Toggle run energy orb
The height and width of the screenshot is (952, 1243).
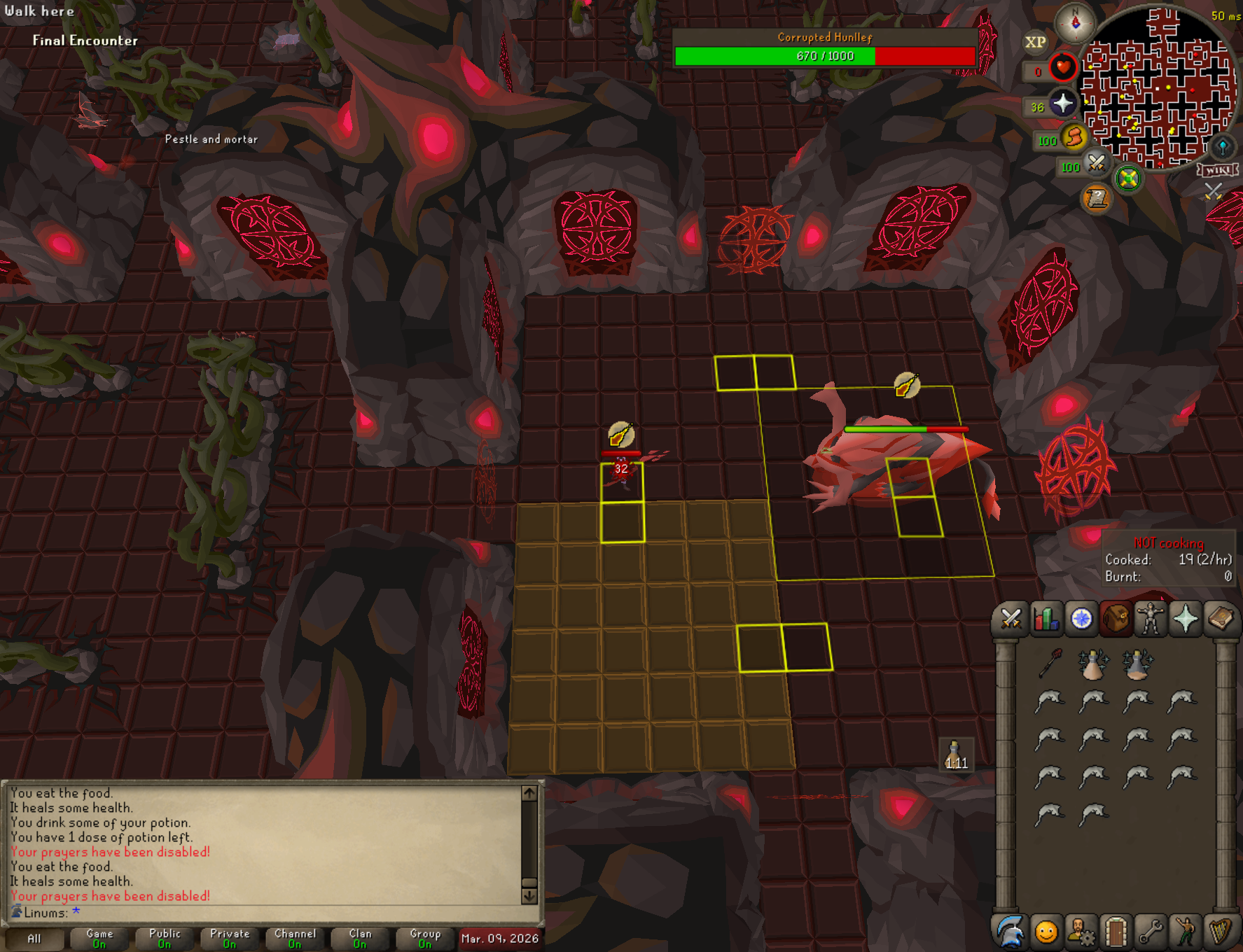pyautogui.click(x=1074, y=137)
